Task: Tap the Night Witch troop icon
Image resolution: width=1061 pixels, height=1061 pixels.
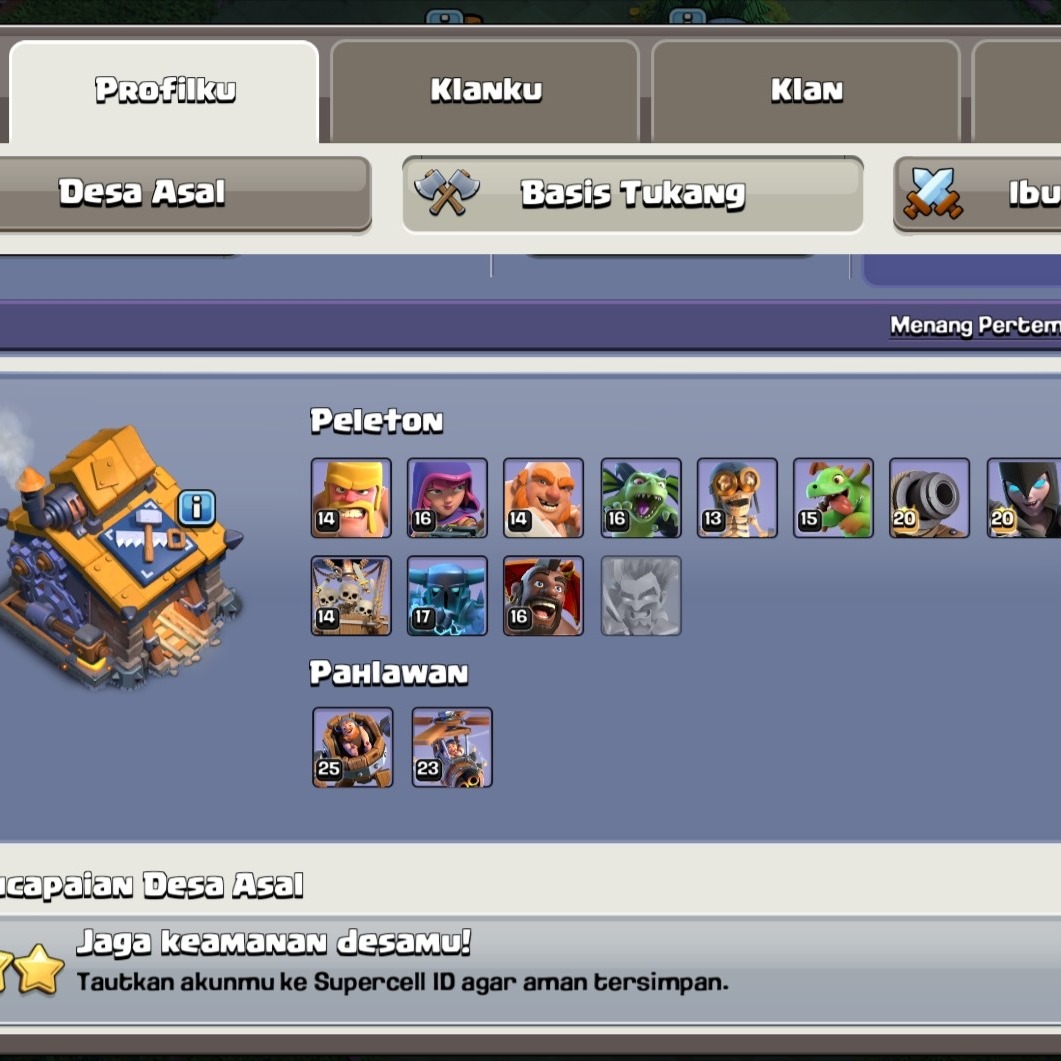Action: pyautogui.click(x=1024, y=498)
